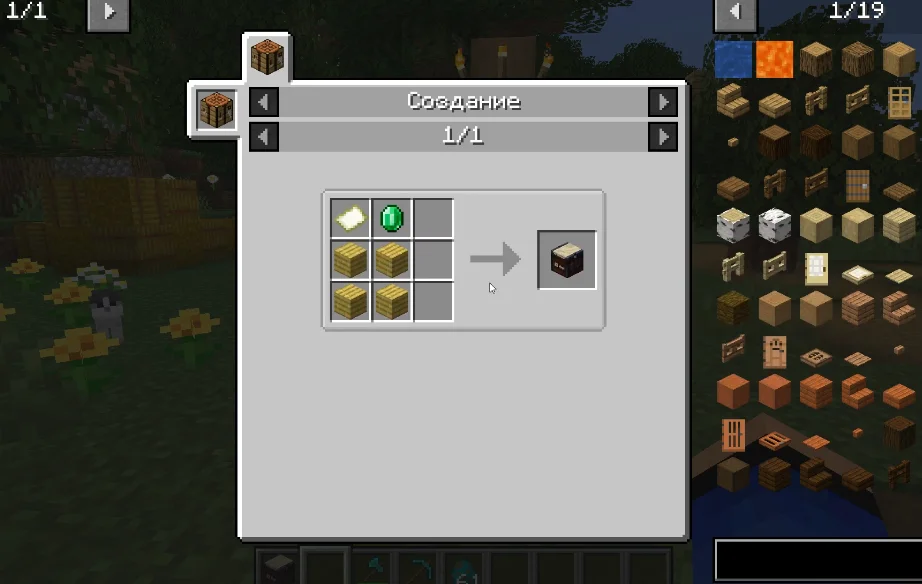
Task: Focus the item search box at the bottom right
Action: point(817,561)
